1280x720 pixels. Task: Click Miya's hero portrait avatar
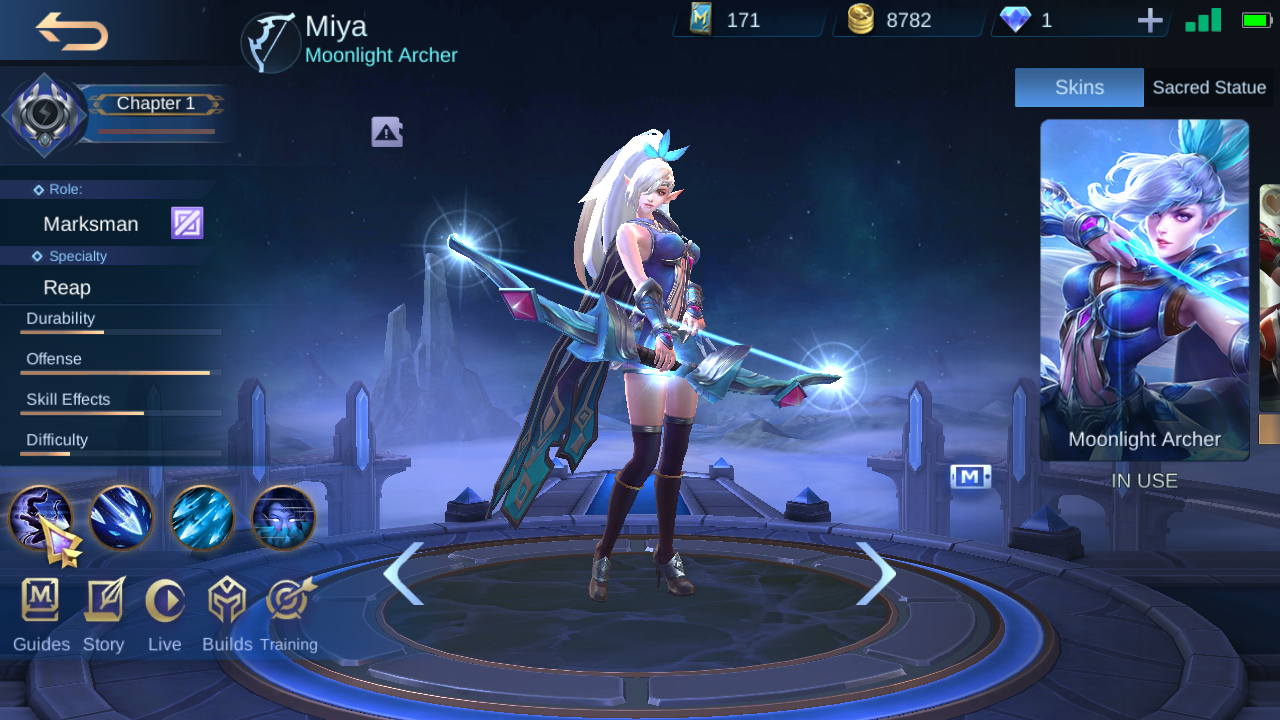tap(268, 41)
